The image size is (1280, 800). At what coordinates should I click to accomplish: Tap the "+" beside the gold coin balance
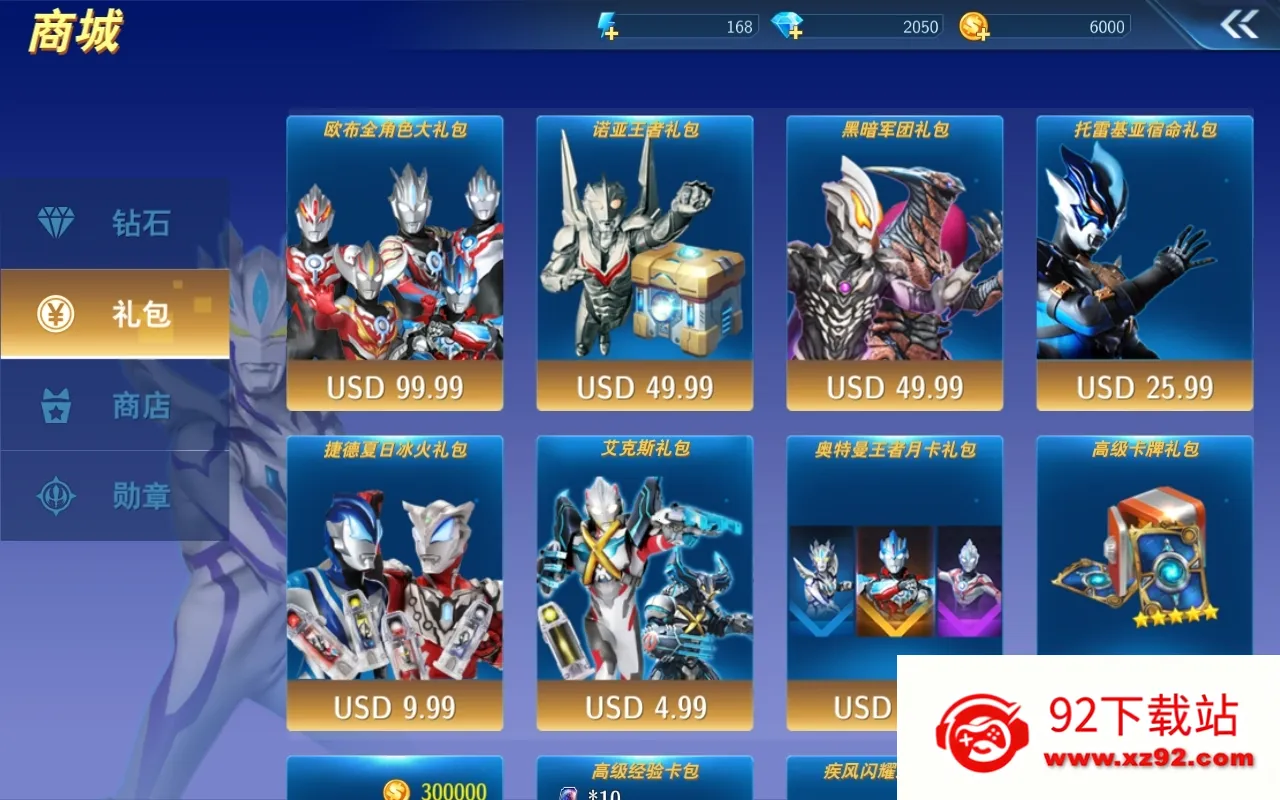(984, 33)
